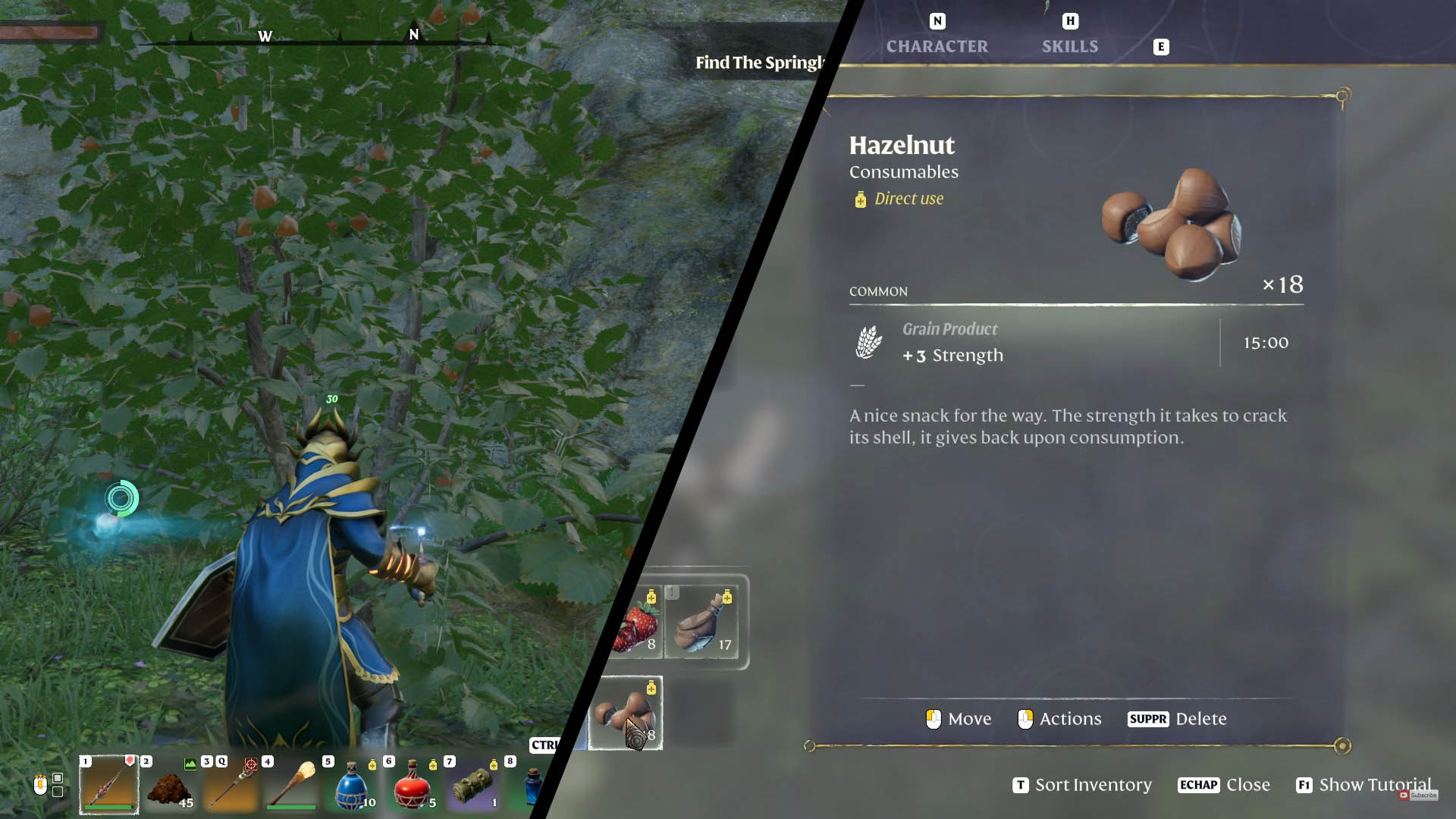Image resolution: width=1456 pixels, height=819 pixels.
Task: Choose the roasted meat drumstick slot
Action: click(702, 623)
